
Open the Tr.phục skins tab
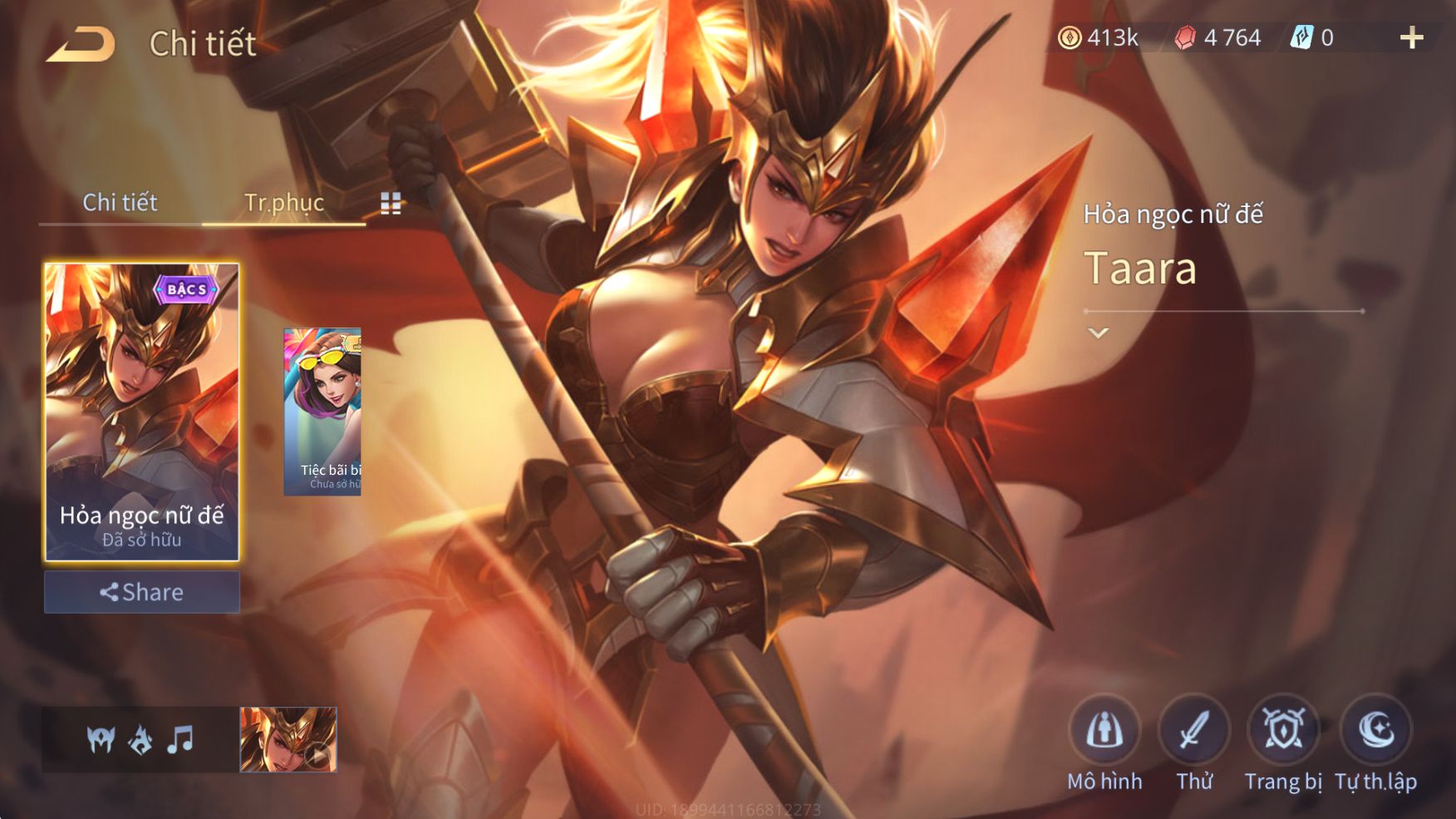[x=283, y=202]
